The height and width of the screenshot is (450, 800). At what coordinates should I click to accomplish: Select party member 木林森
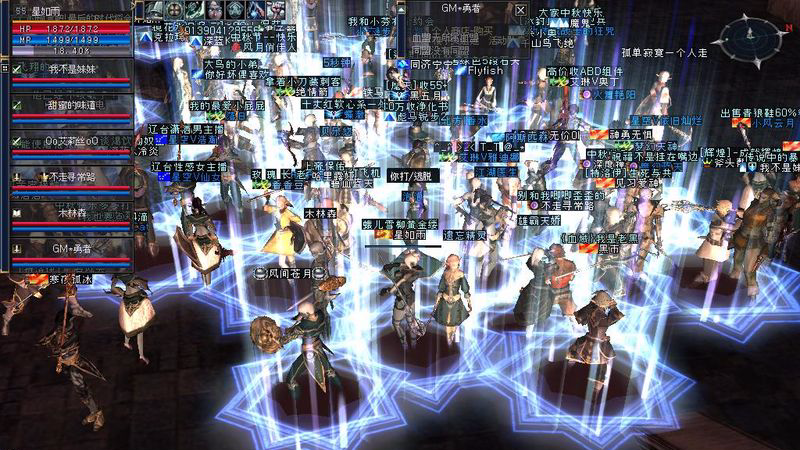72,213
